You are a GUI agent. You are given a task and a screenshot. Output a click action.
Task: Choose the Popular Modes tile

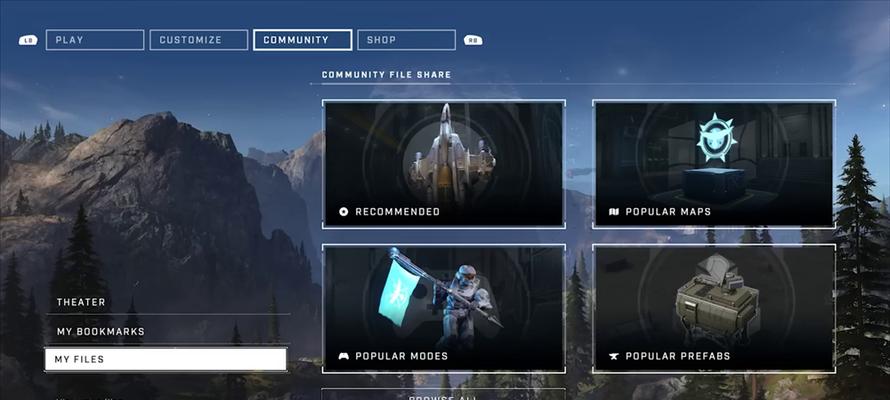pos(443,308)
